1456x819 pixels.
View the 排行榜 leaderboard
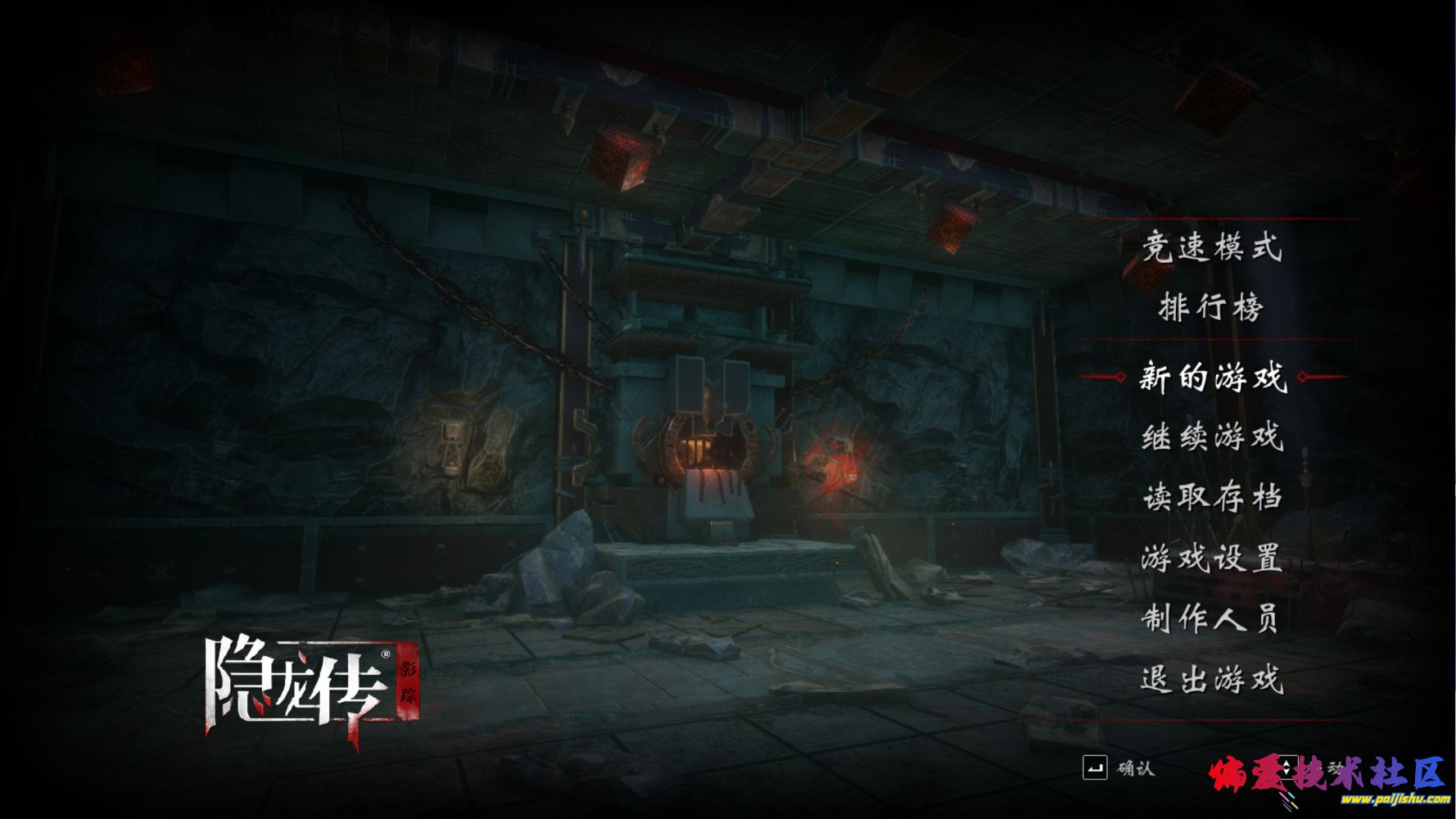pyautogui.click(x=1210, y=307)
